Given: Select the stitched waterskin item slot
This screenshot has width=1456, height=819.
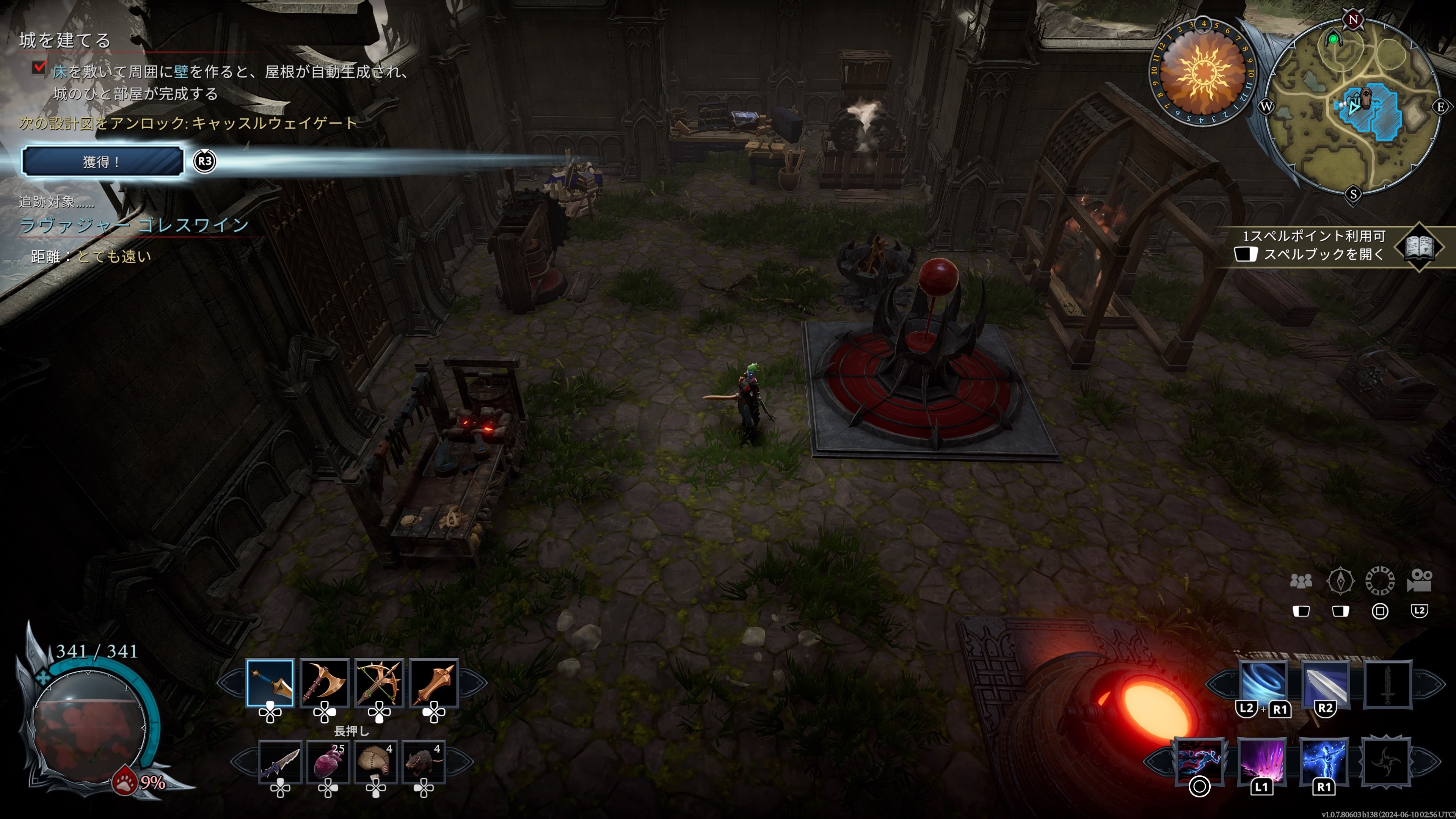Looking at the screenshot, I should [x=376, y=762].
